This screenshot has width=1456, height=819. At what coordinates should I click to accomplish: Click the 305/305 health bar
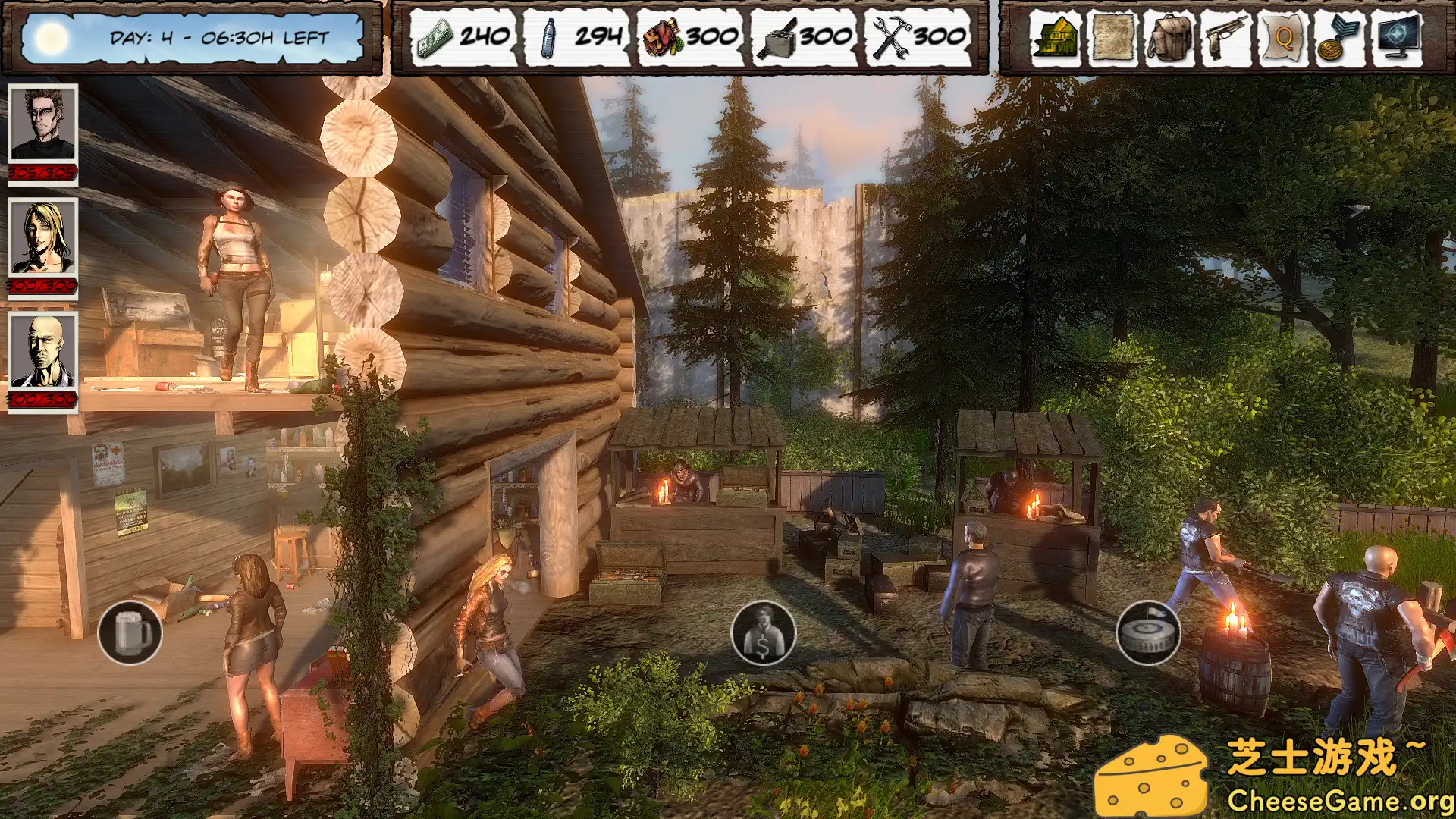42,171
